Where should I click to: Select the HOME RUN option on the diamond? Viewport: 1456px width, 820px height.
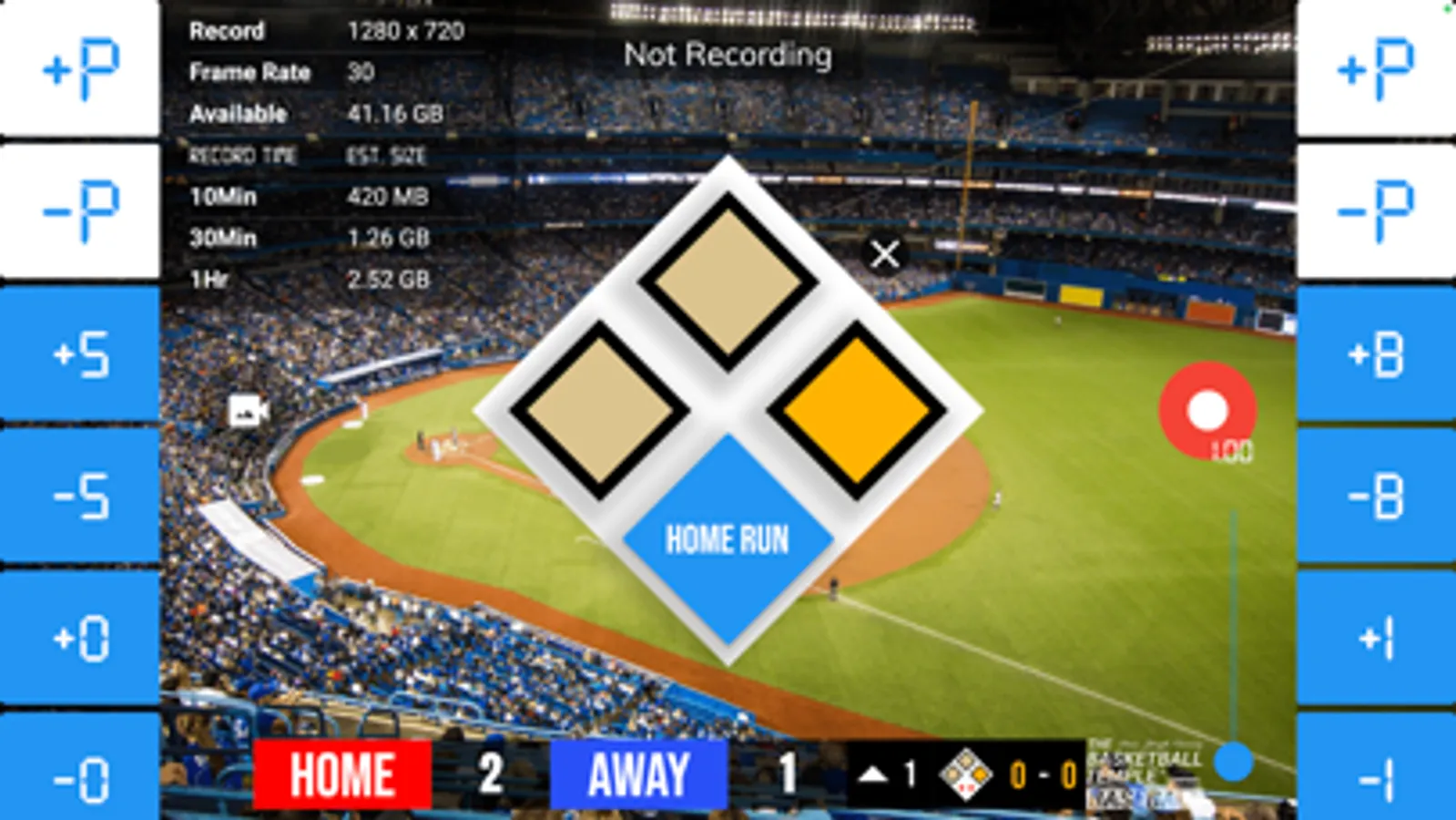tap(726, 539)
